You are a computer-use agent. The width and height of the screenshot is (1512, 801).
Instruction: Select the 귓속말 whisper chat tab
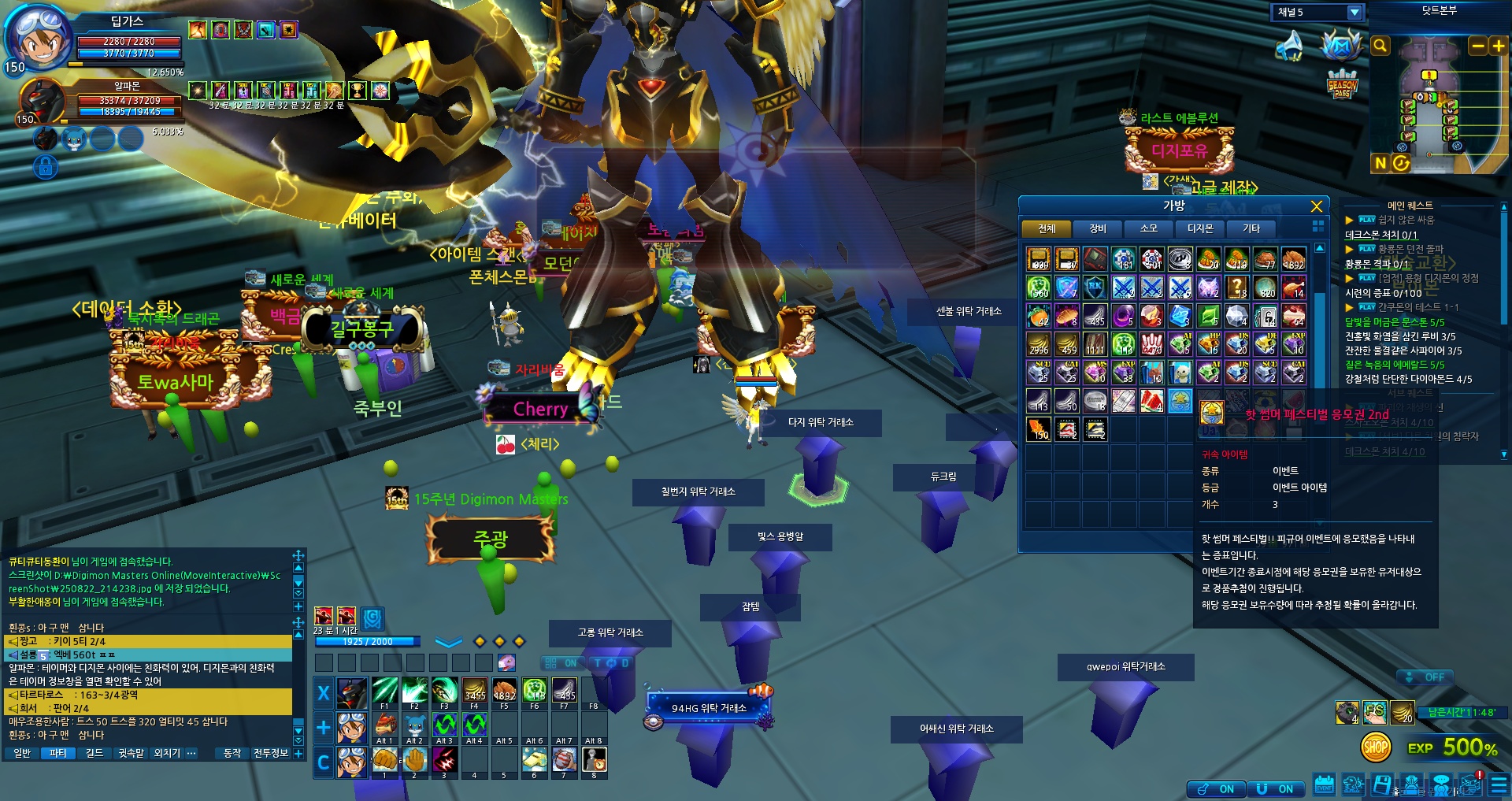[x=132, y=753]
